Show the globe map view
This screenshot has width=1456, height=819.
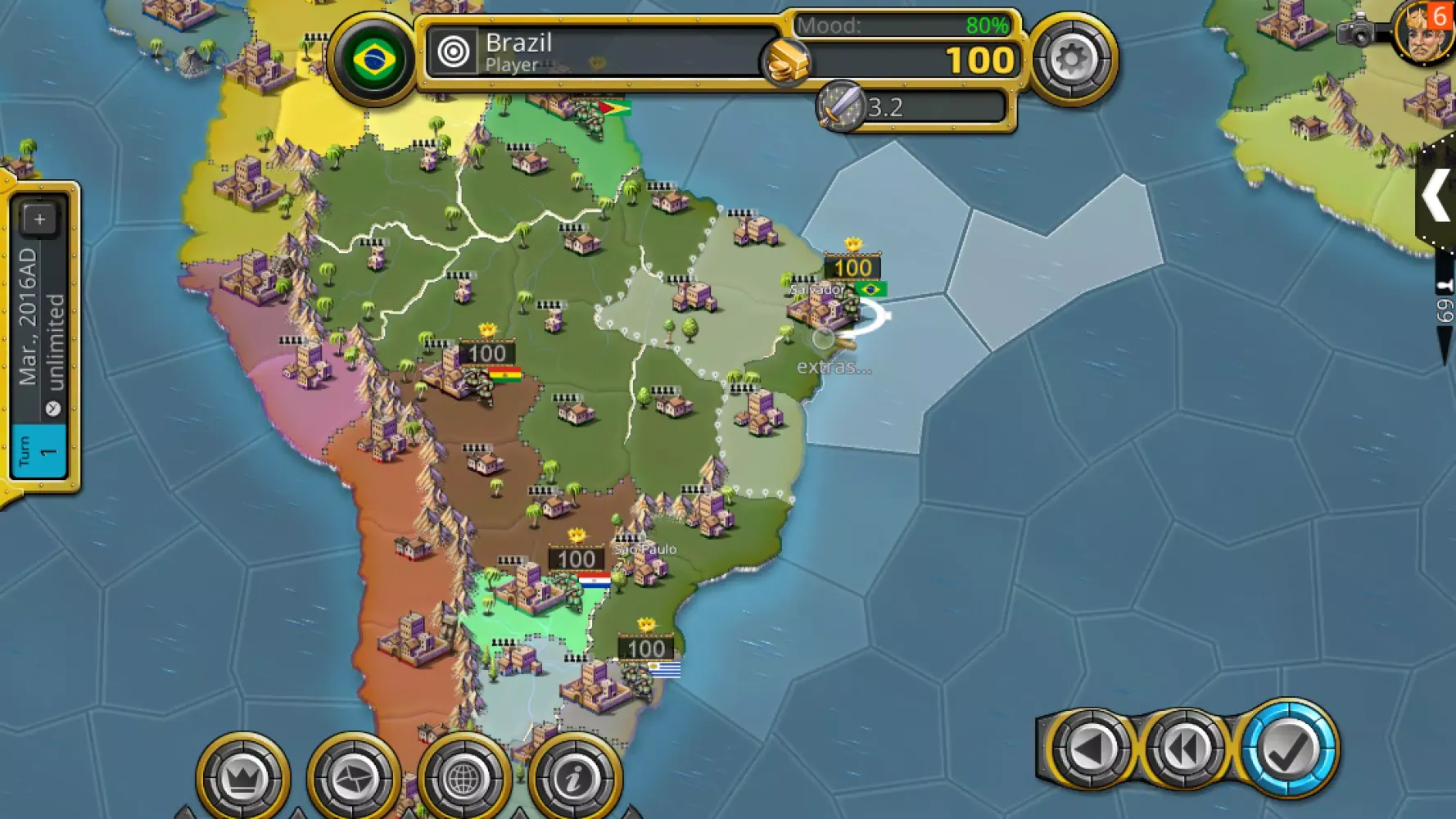[463, 777]
